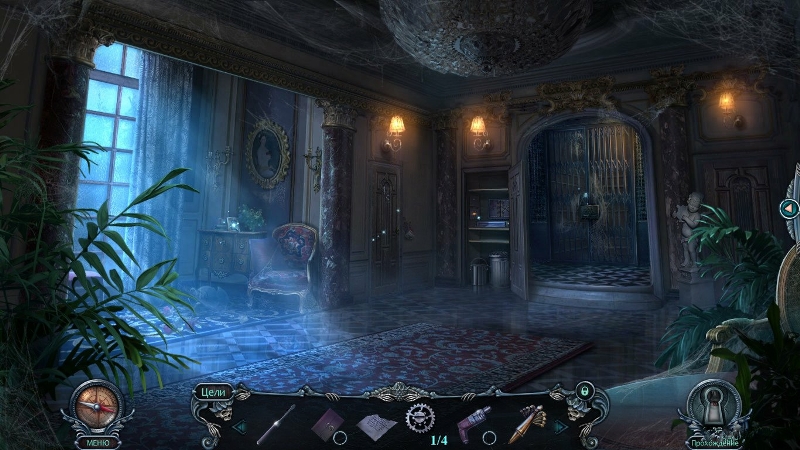Pick the skeleton hand tool item

point(526,423)
